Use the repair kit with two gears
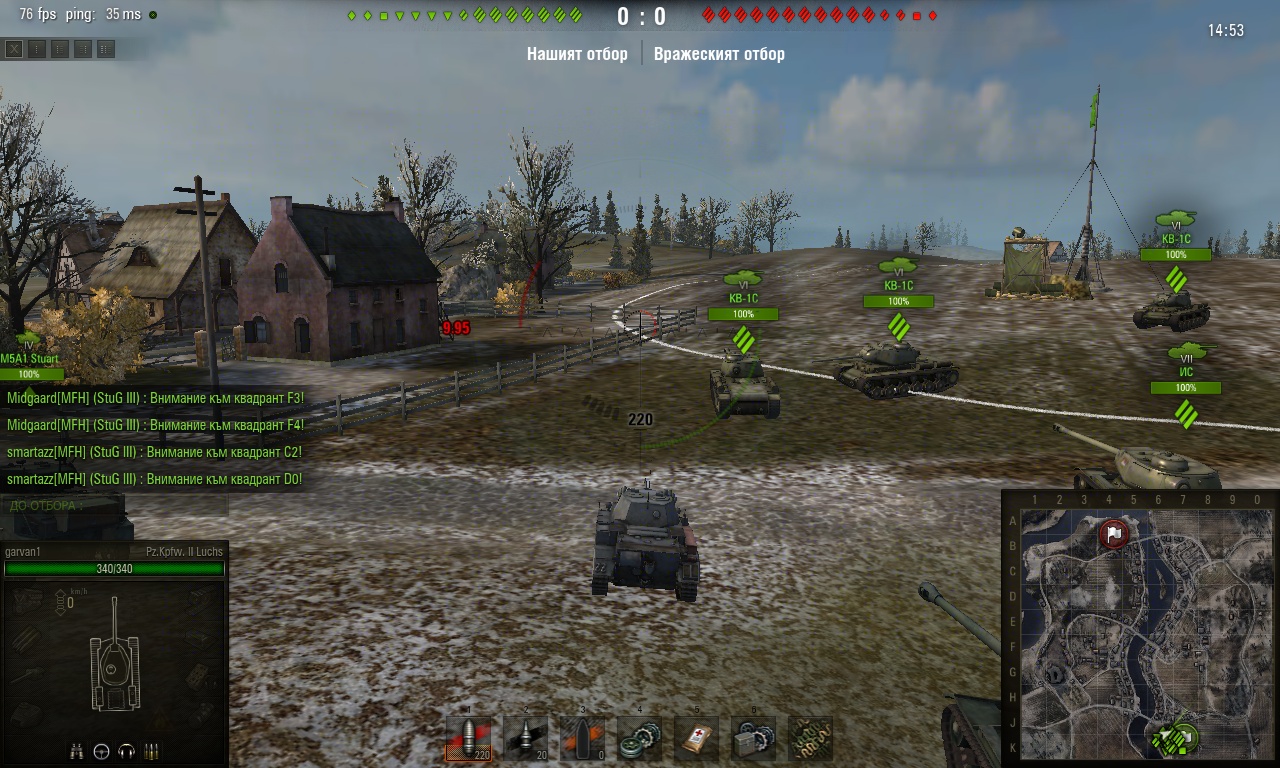This screenshot has width=1280, height=768. [x=639, y=739]
